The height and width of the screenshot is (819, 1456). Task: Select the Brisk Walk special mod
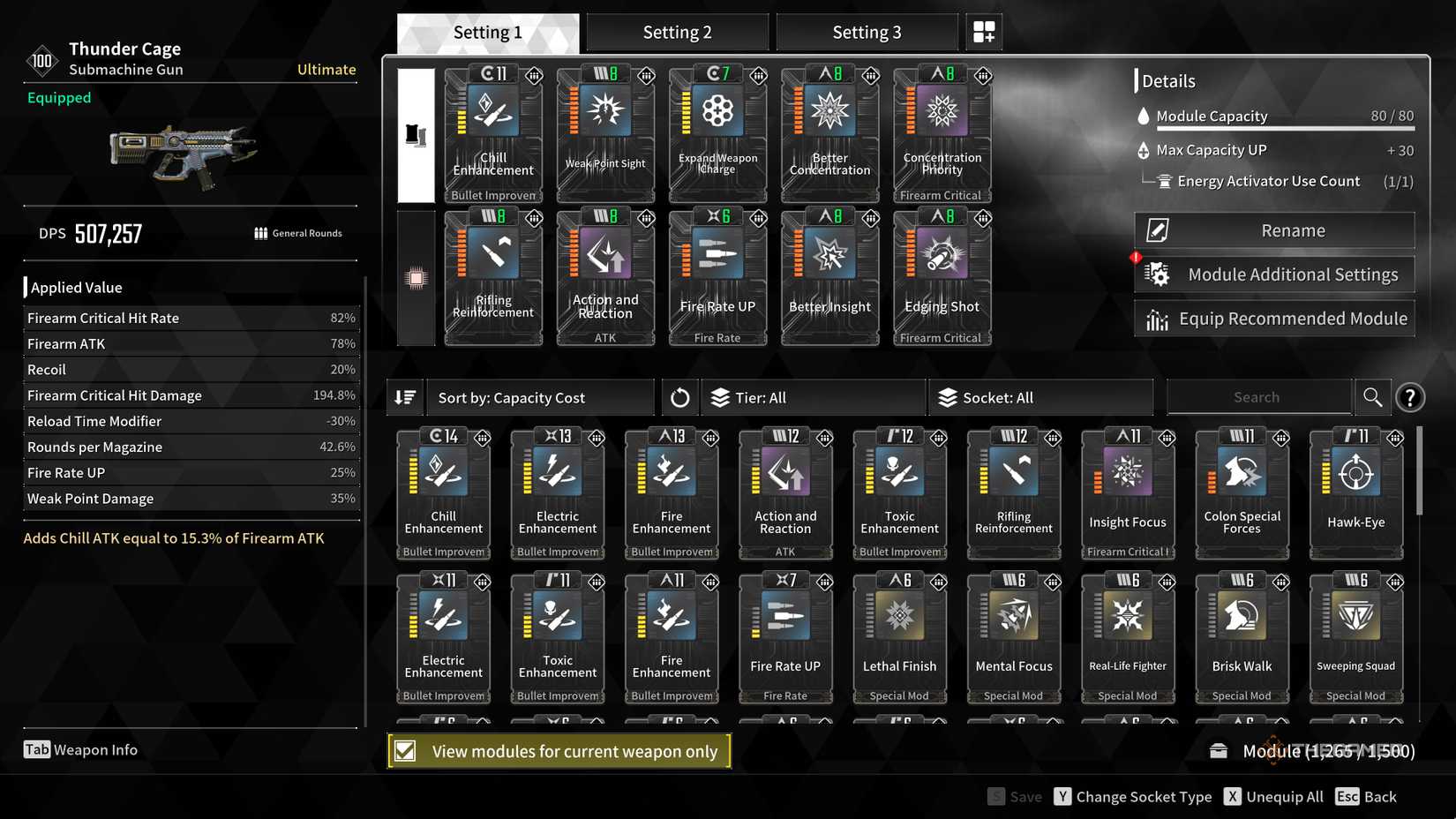(x=1242, y=635)
